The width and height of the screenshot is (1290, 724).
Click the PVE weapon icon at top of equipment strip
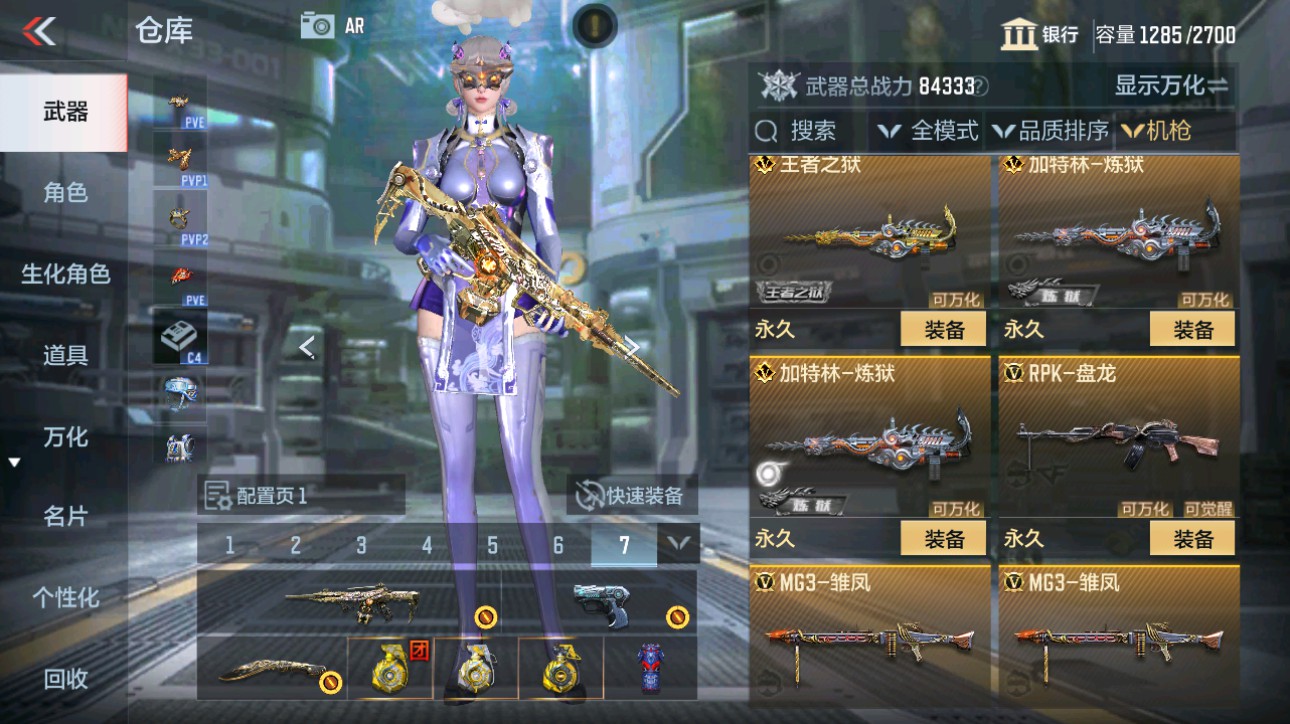coord(180,100)
